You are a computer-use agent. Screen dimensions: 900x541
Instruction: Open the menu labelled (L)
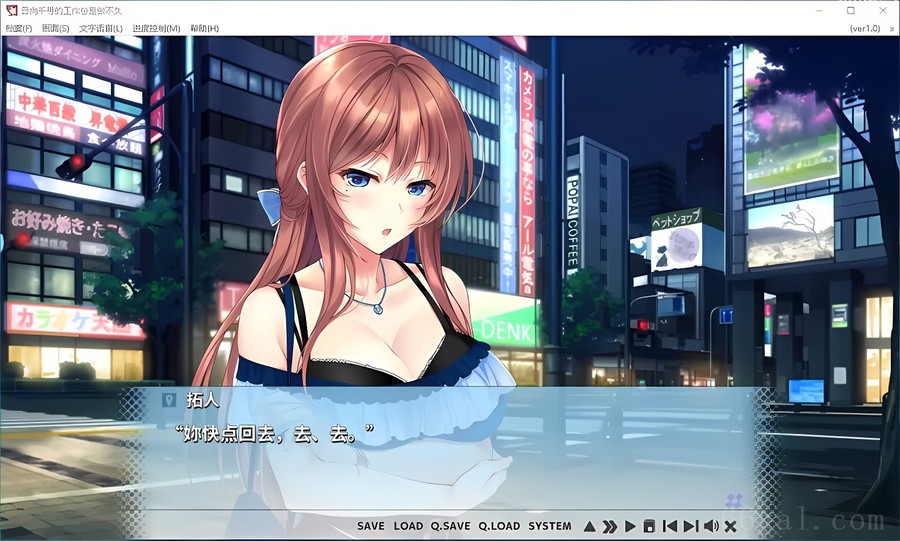(100, 28)
